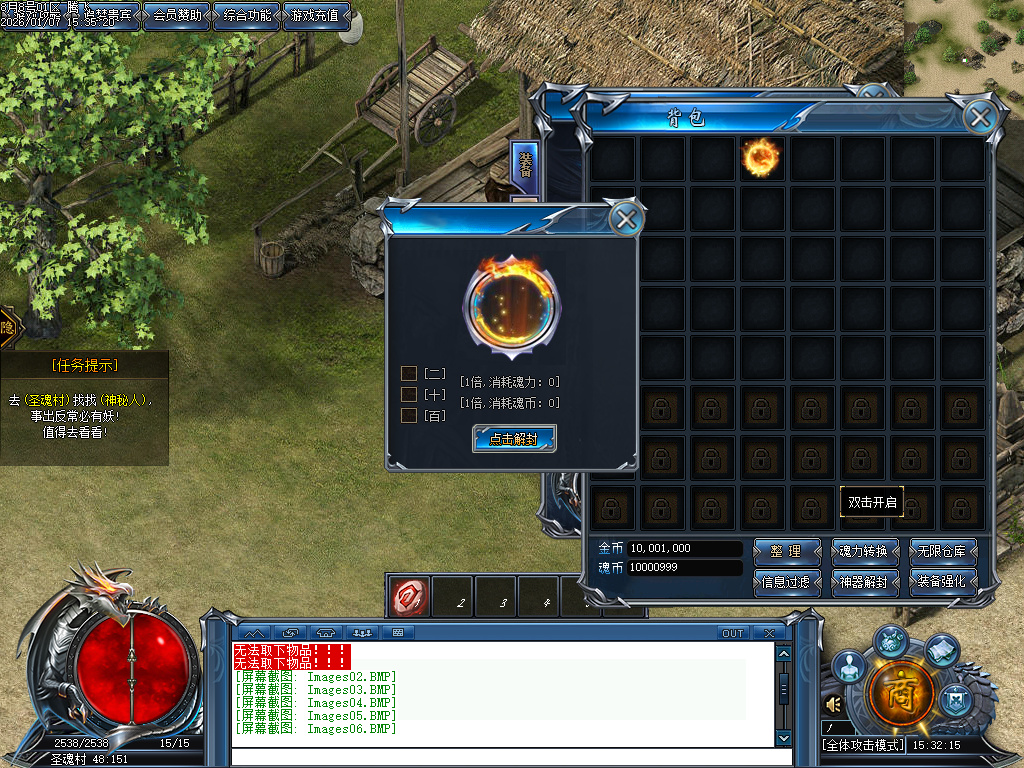Tick the [十] multiplier checkbox
Viewport: 1024px width, 768px height.
coord(409,394)
